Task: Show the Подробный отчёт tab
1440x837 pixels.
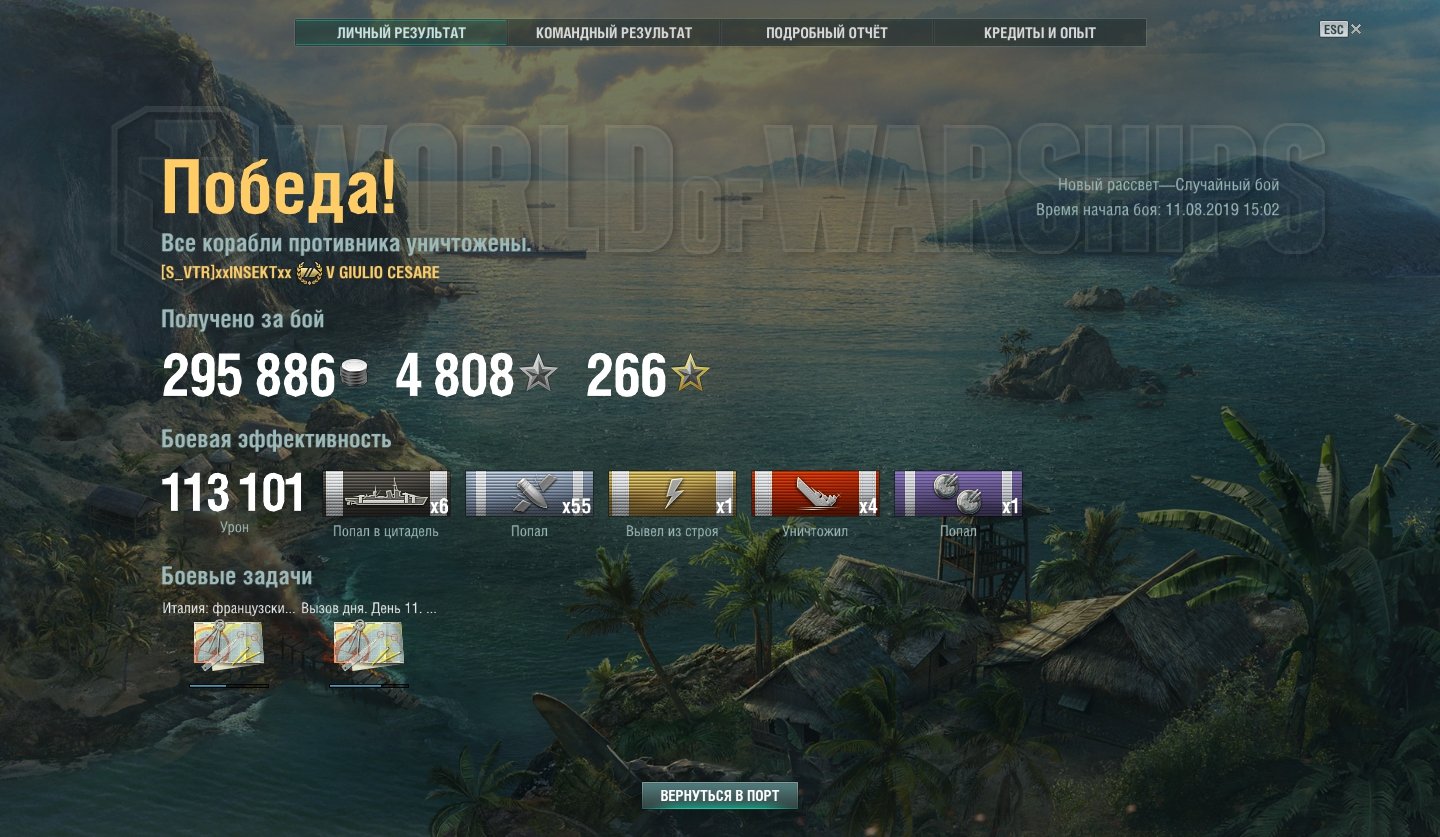Action: tap(827, 33)
